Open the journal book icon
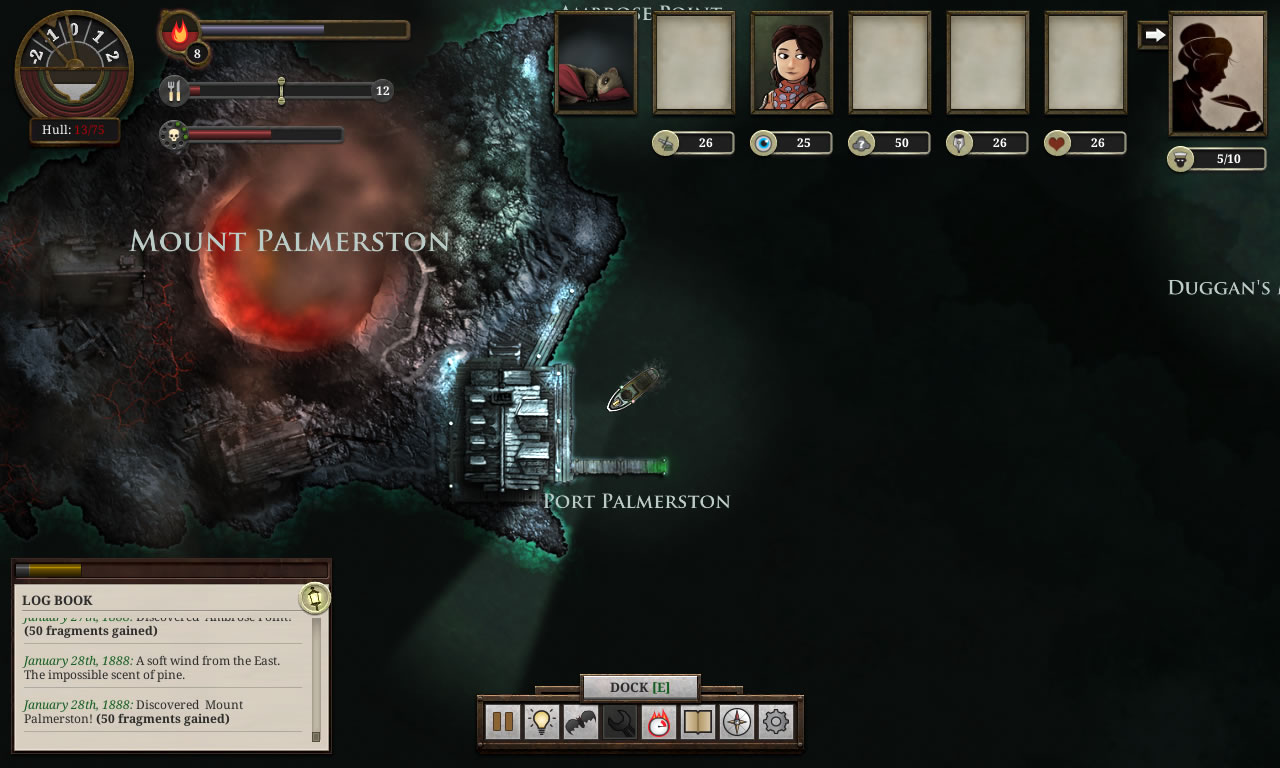The height and width of the screenshot is (768, 1280). [697, 722]
